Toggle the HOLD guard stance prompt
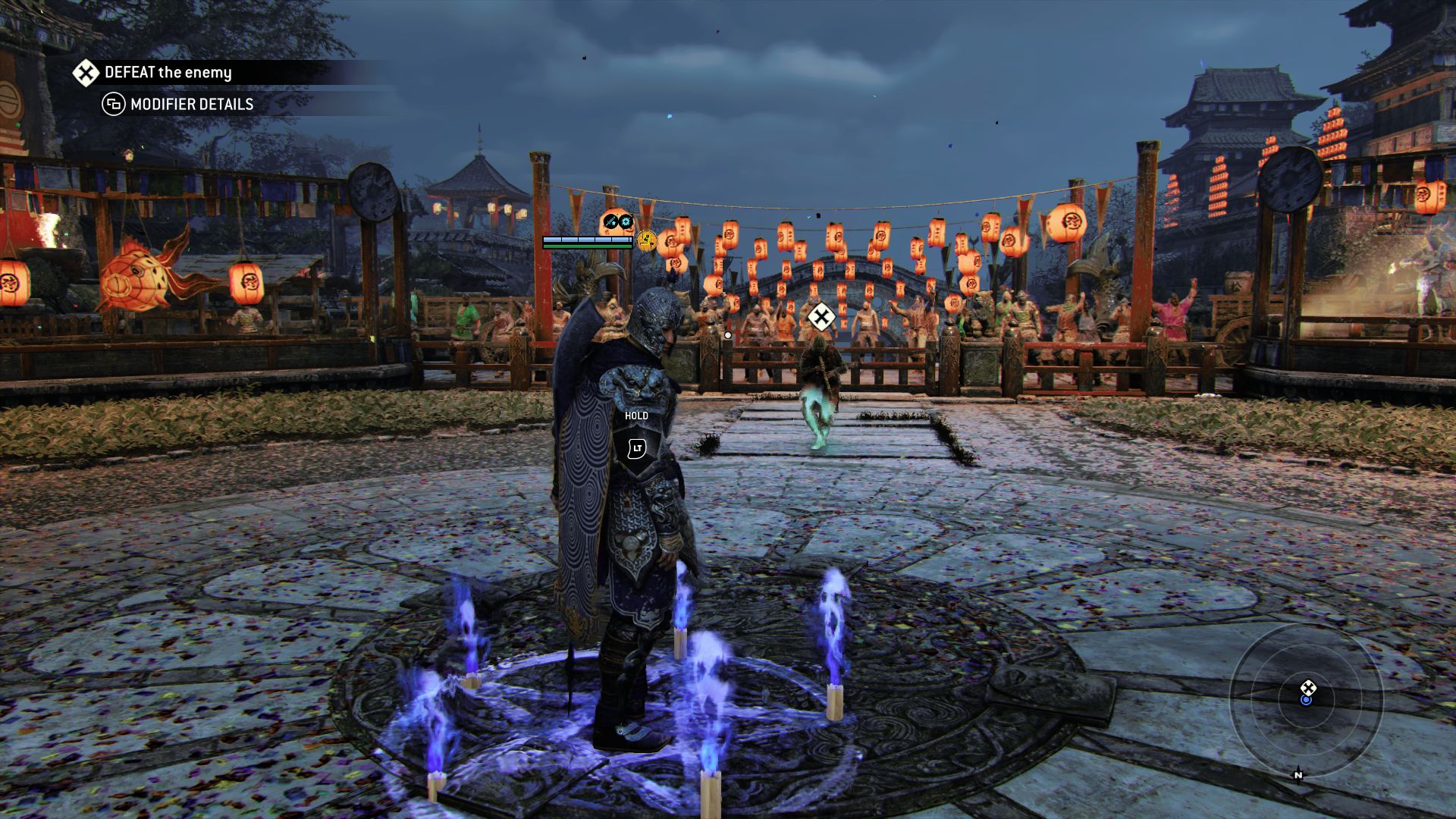Viewport: 1456px width, 819px height. click(635, 416)
